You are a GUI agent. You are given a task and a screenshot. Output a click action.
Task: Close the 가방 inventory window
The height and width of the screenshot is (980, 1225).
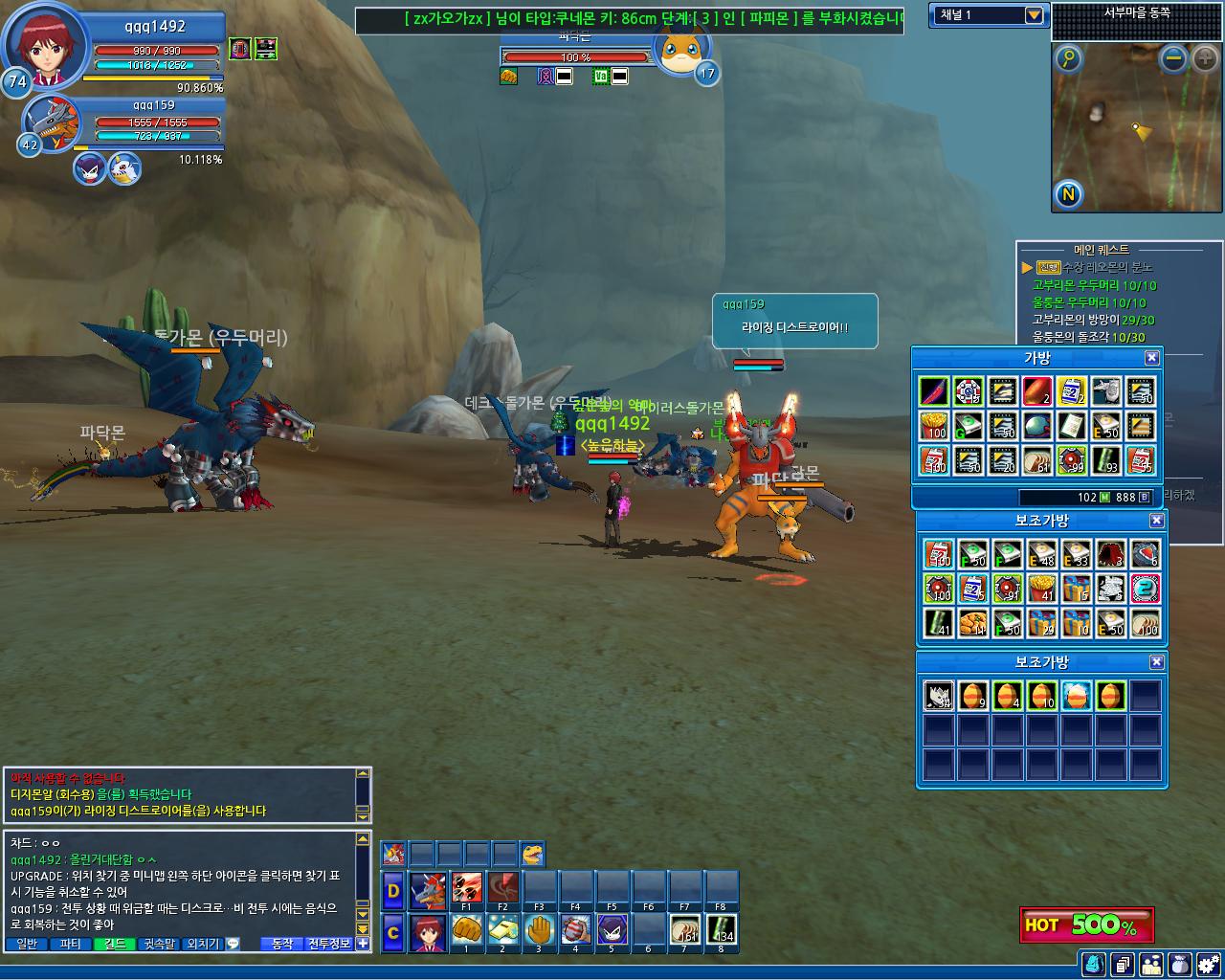point(1151,358)
